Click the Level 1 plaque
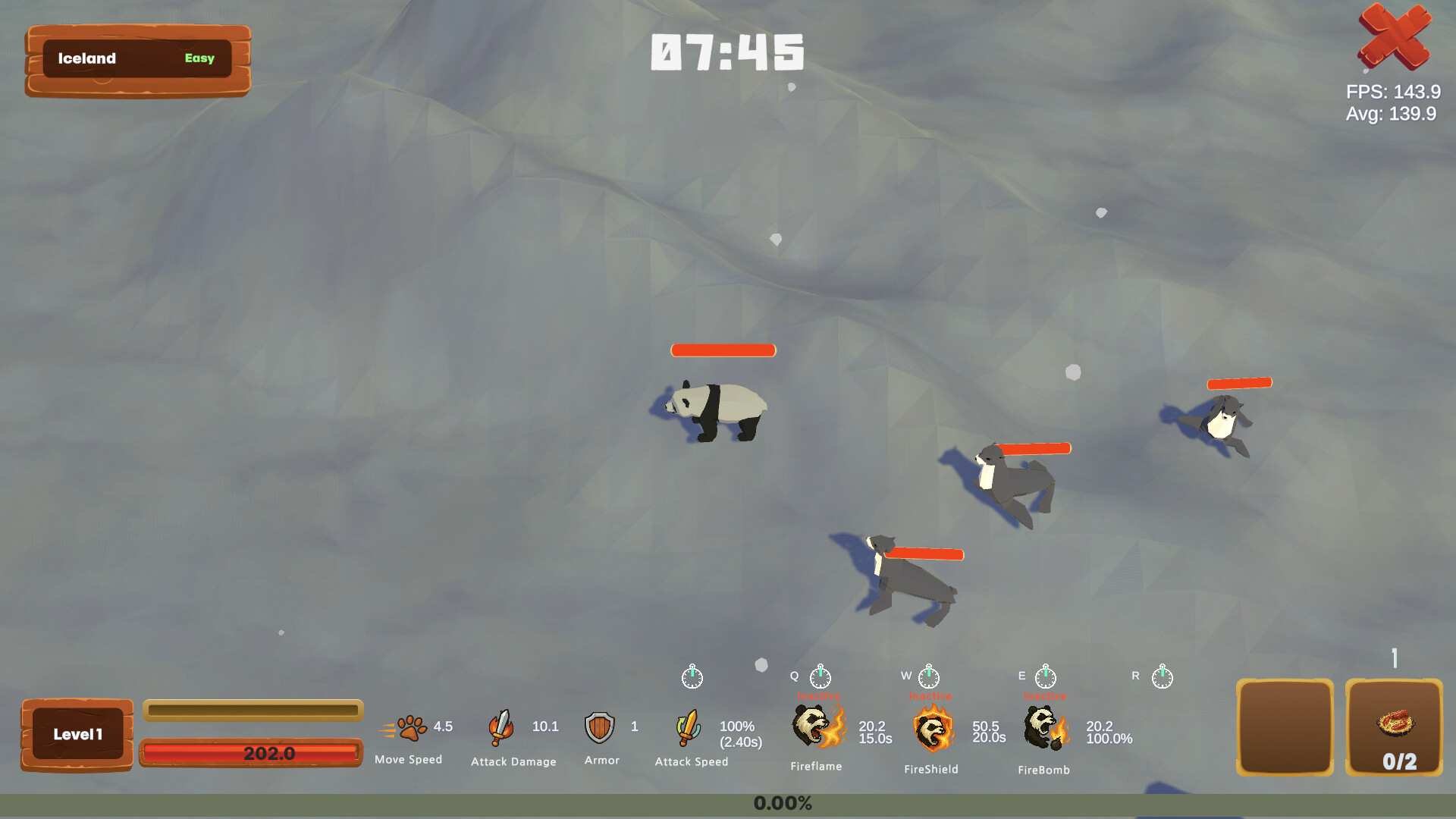Screen dimensions: 1456x819 pos(77,733)
